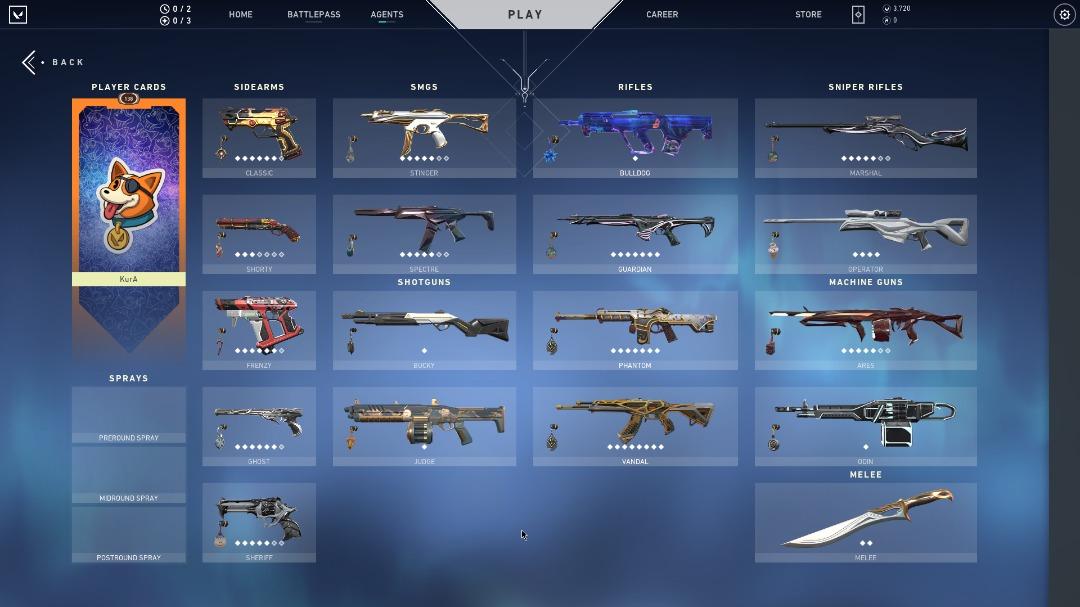Image resolution: width=1080 pixels, height=607 pixels.
Task: Go back using the Back button
Action: 55,62
